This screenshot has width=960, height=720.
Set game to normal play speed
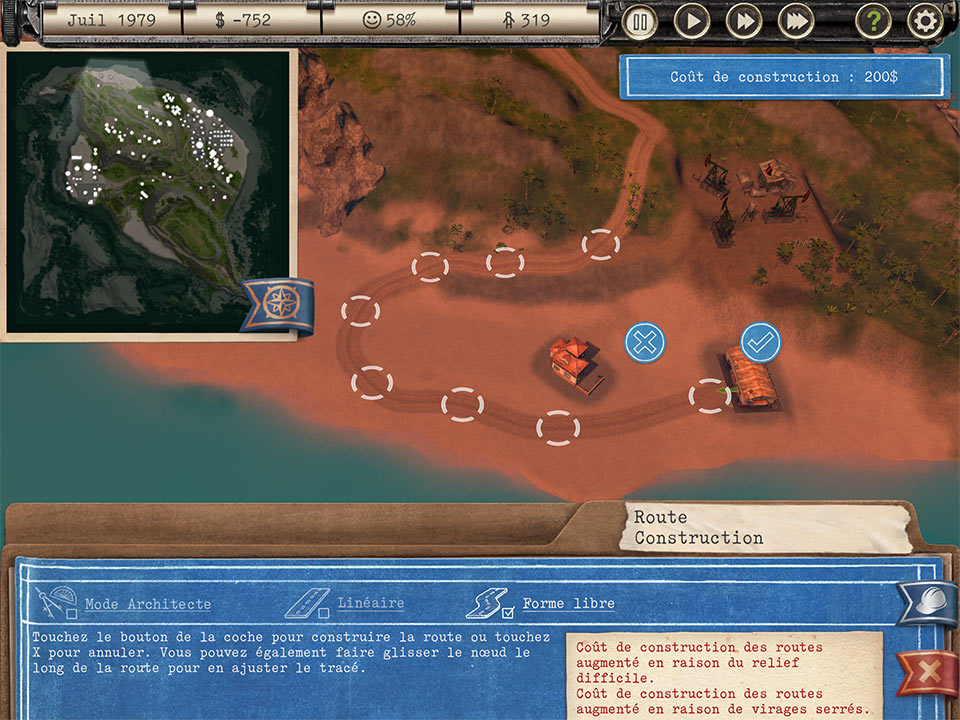691,20
